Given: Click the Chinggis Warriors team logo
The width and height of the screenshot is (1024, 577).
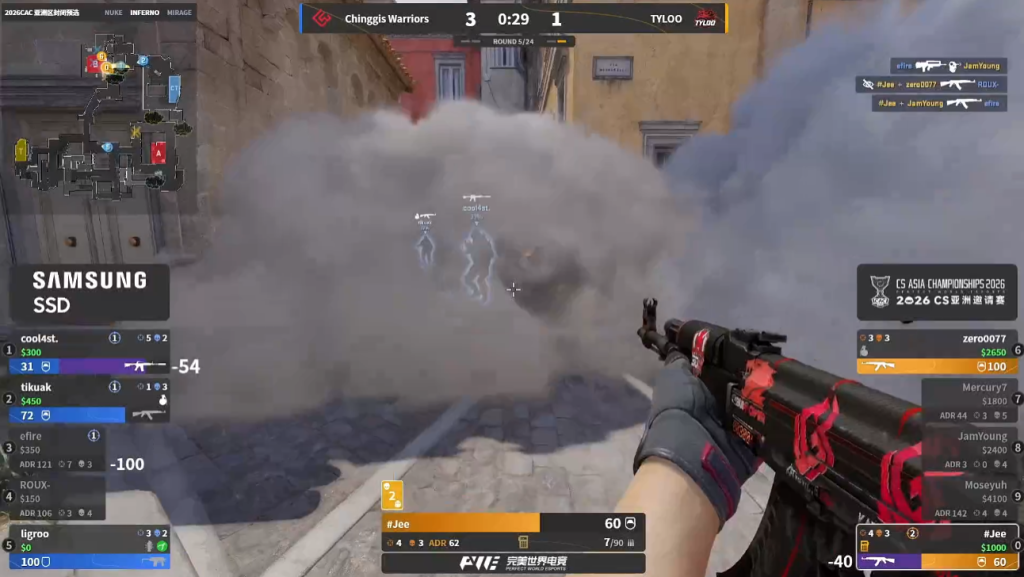Looking at the screenshot, I should point(322,19).
